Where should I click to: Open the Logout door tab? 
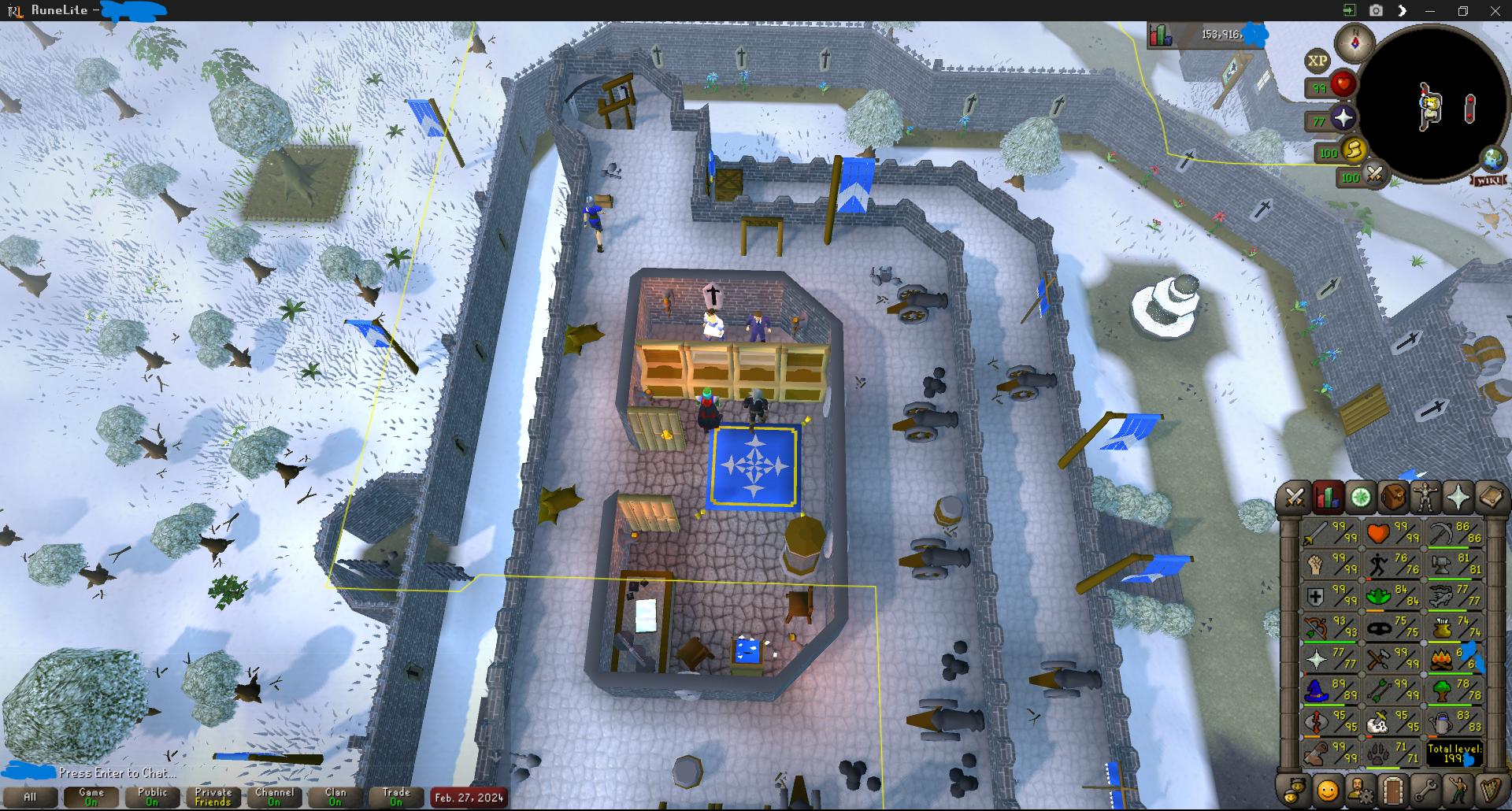pos(1392,790)
